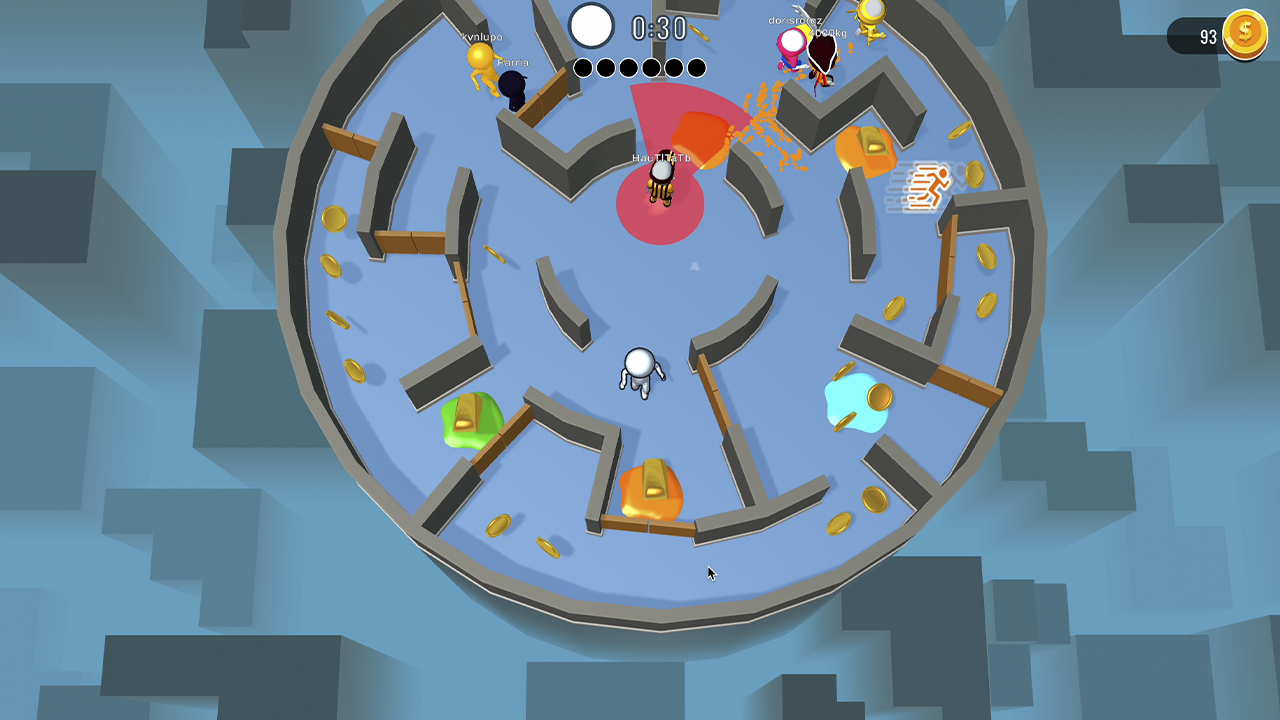Click the player name HauTiHATb
The image size is (1280, 720).
pyautogui.click(x=660, y=158)
